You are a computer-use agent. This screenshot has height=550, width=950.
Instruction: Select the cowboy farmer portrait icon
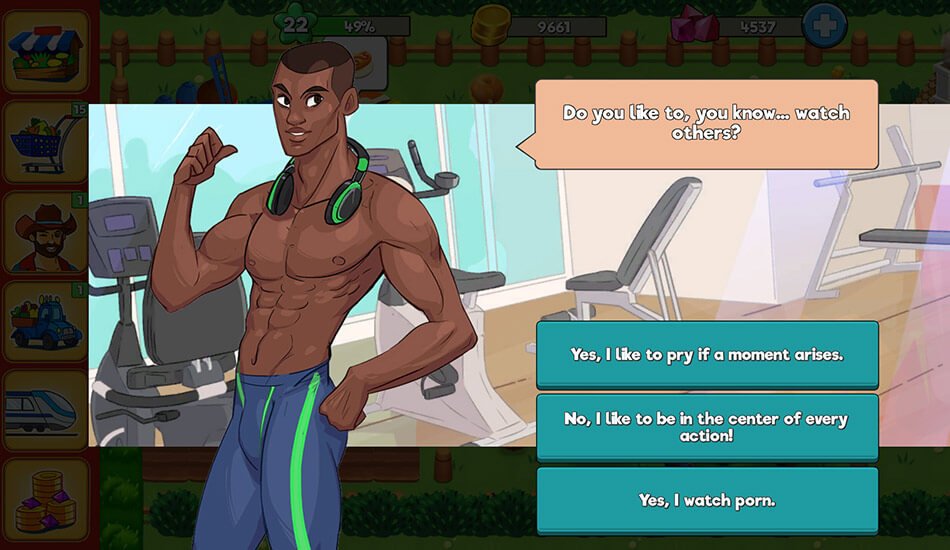46,233
